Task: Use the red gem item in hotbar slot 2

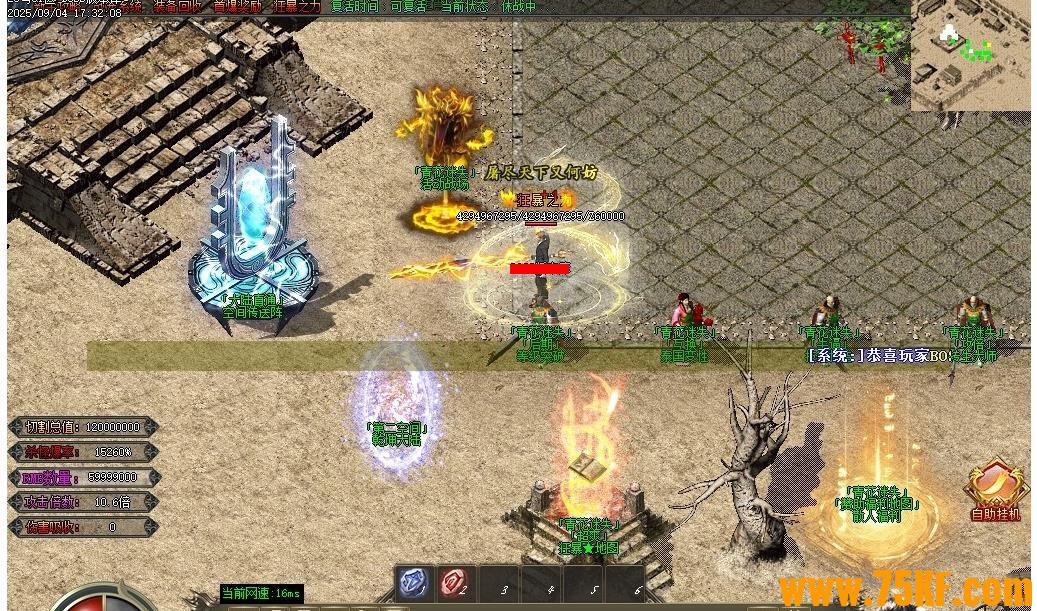Action: click(455, 583)
